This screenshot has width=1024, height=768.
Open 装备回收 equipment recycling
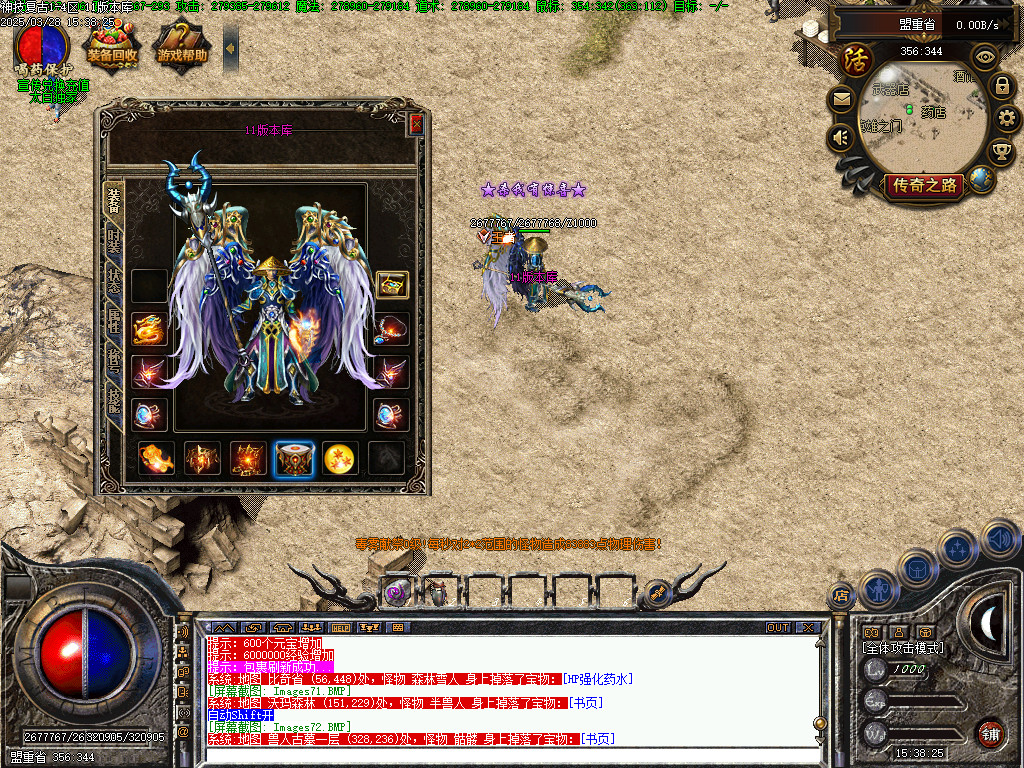(110, 46)
